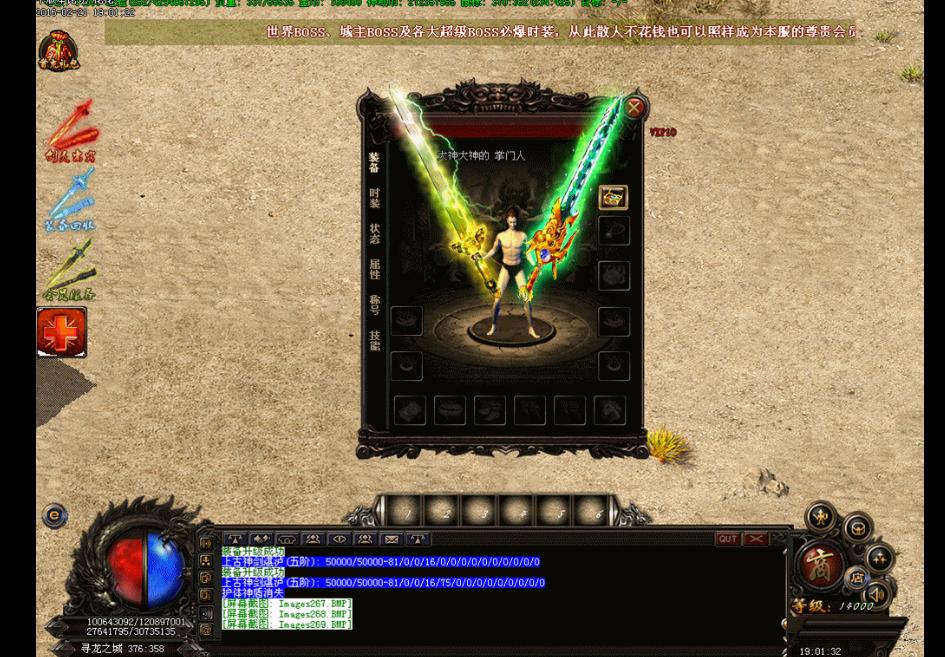Click the red X button beside QUT

(x=755, y=539)
